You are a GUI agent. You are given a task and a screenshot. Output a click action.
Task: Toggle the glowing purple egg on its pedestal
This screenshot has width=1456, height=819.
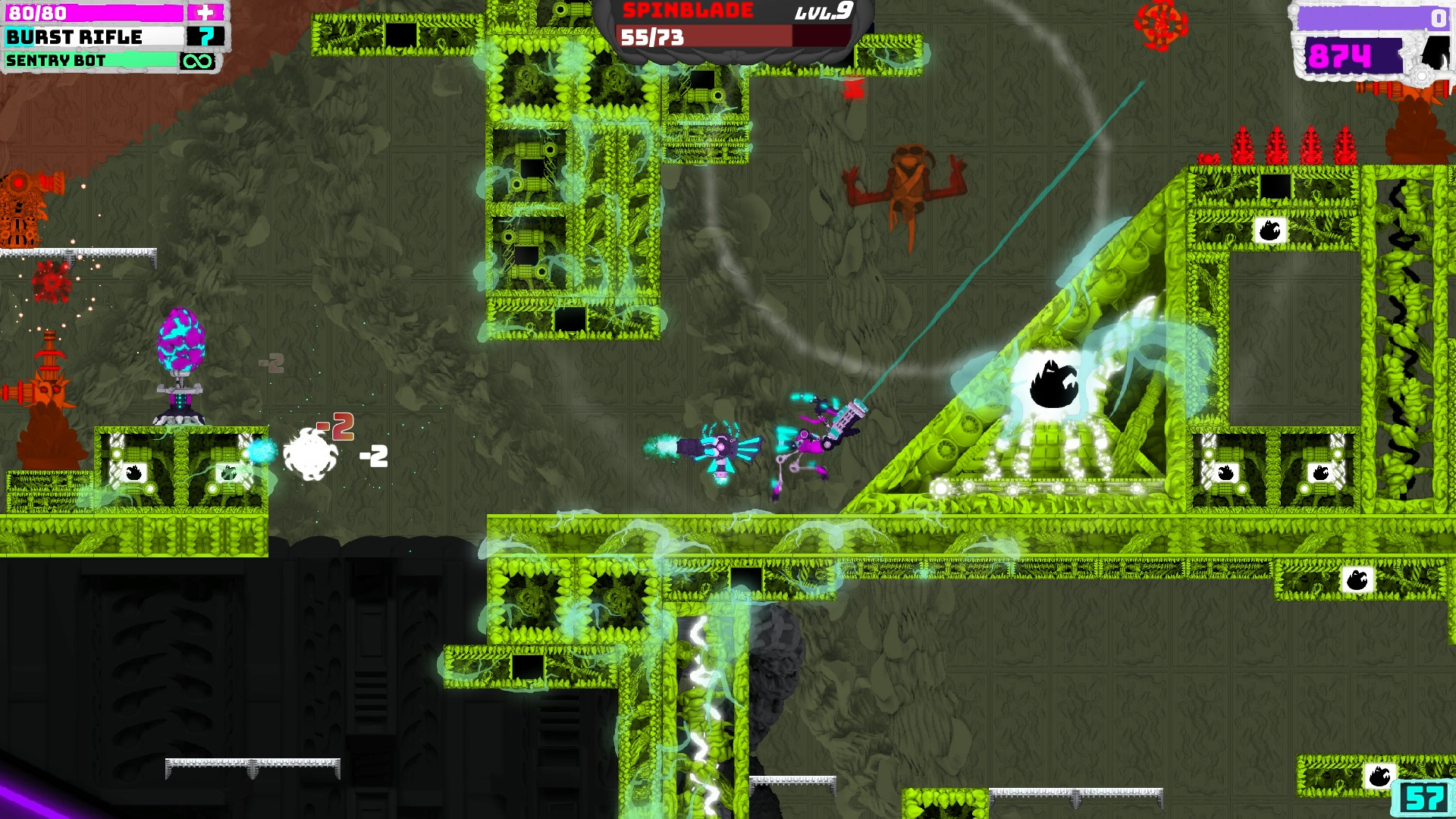pos(182,337)
